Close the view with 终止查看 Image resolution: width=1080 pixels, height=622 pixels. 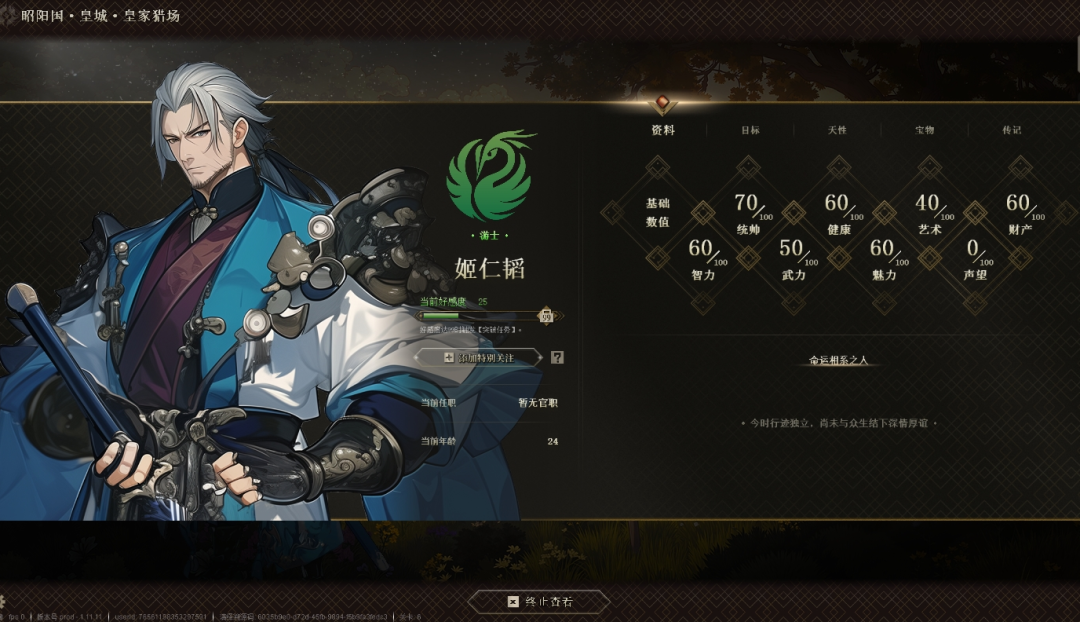pos(540,601)
